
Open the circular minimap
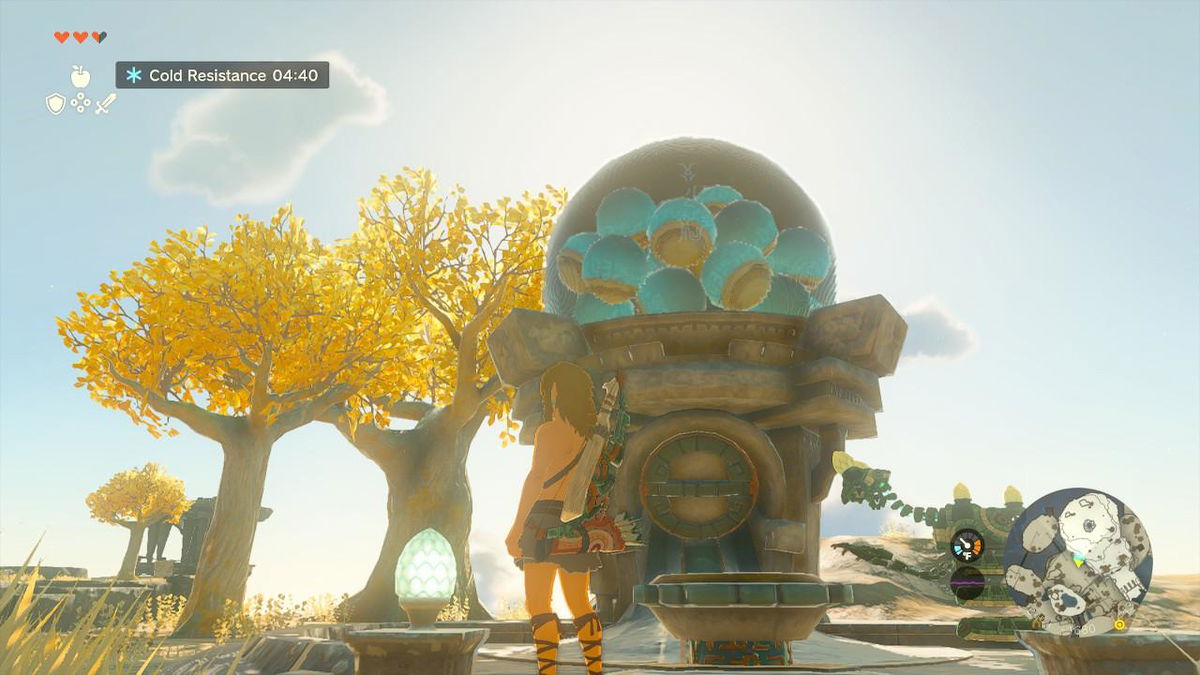pos(1077,561)
